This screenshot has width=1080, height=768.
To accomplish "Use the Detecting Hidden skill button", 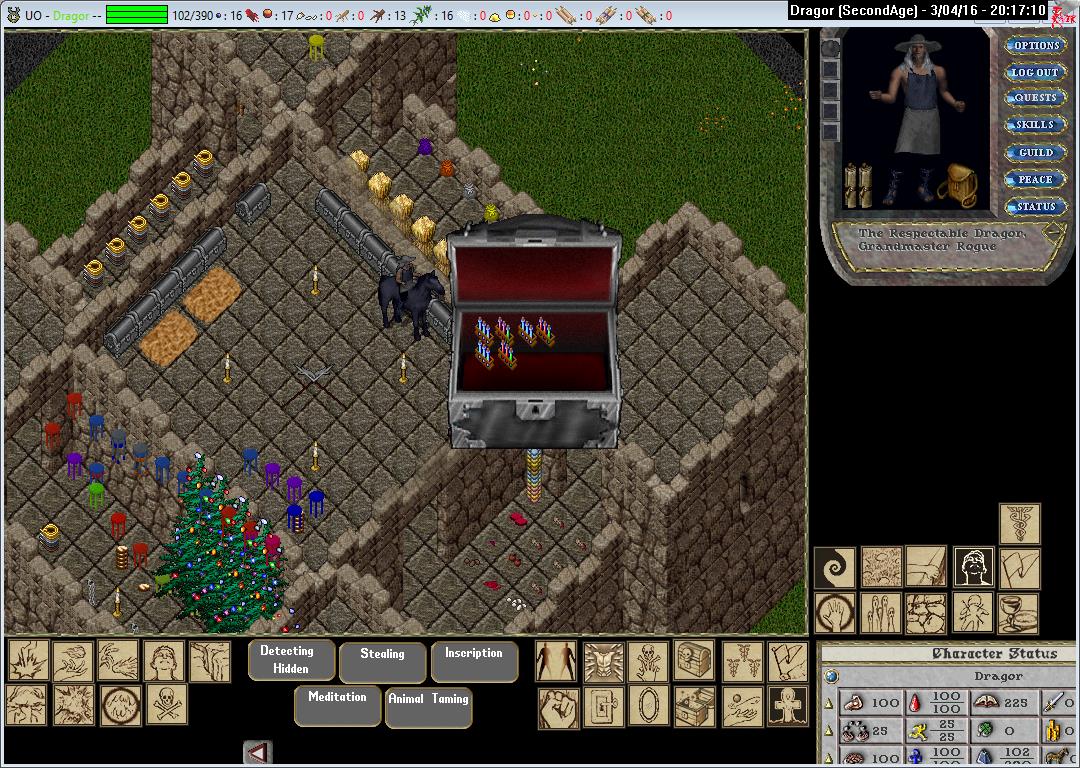I will [287, 660].
